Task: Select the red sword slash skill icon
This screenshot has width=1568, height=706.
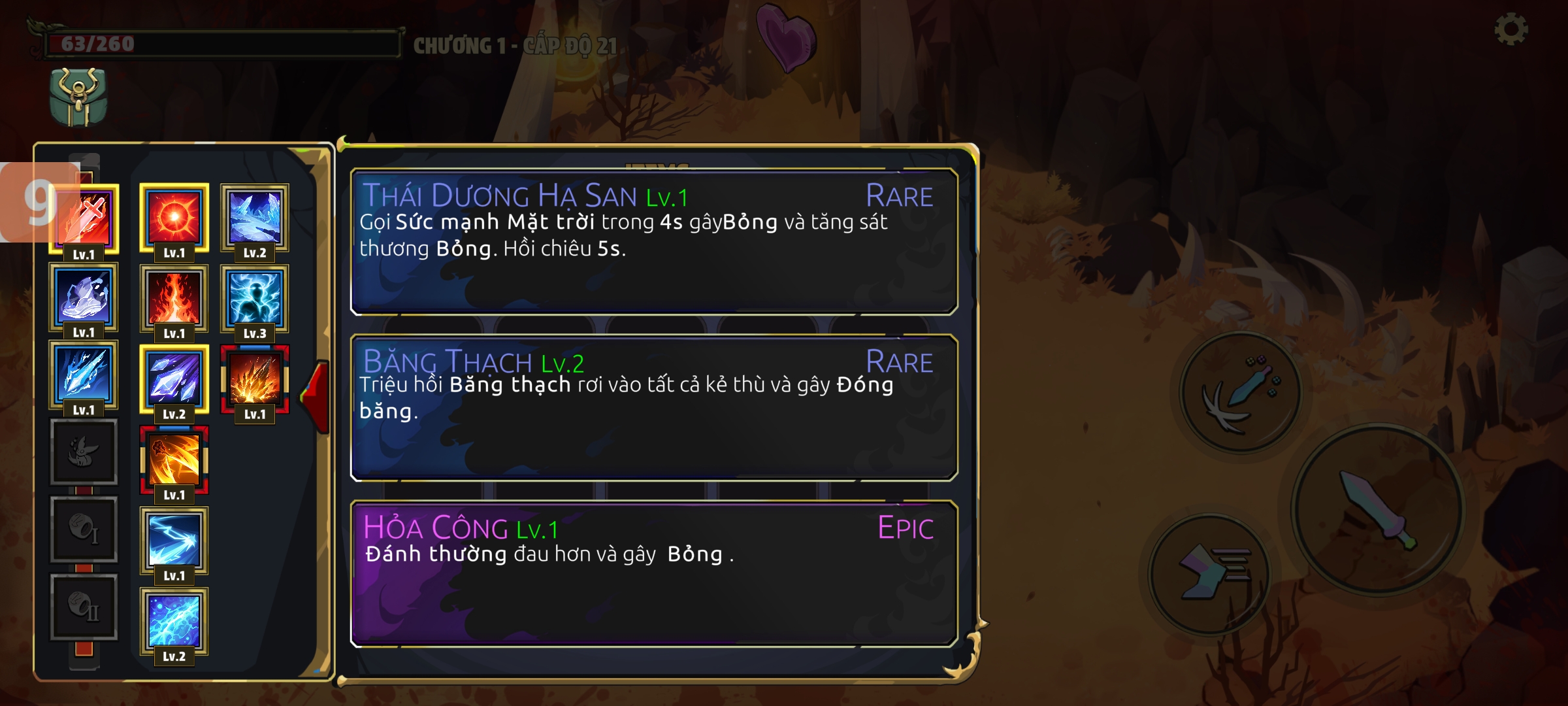Action: coord(85,219)
